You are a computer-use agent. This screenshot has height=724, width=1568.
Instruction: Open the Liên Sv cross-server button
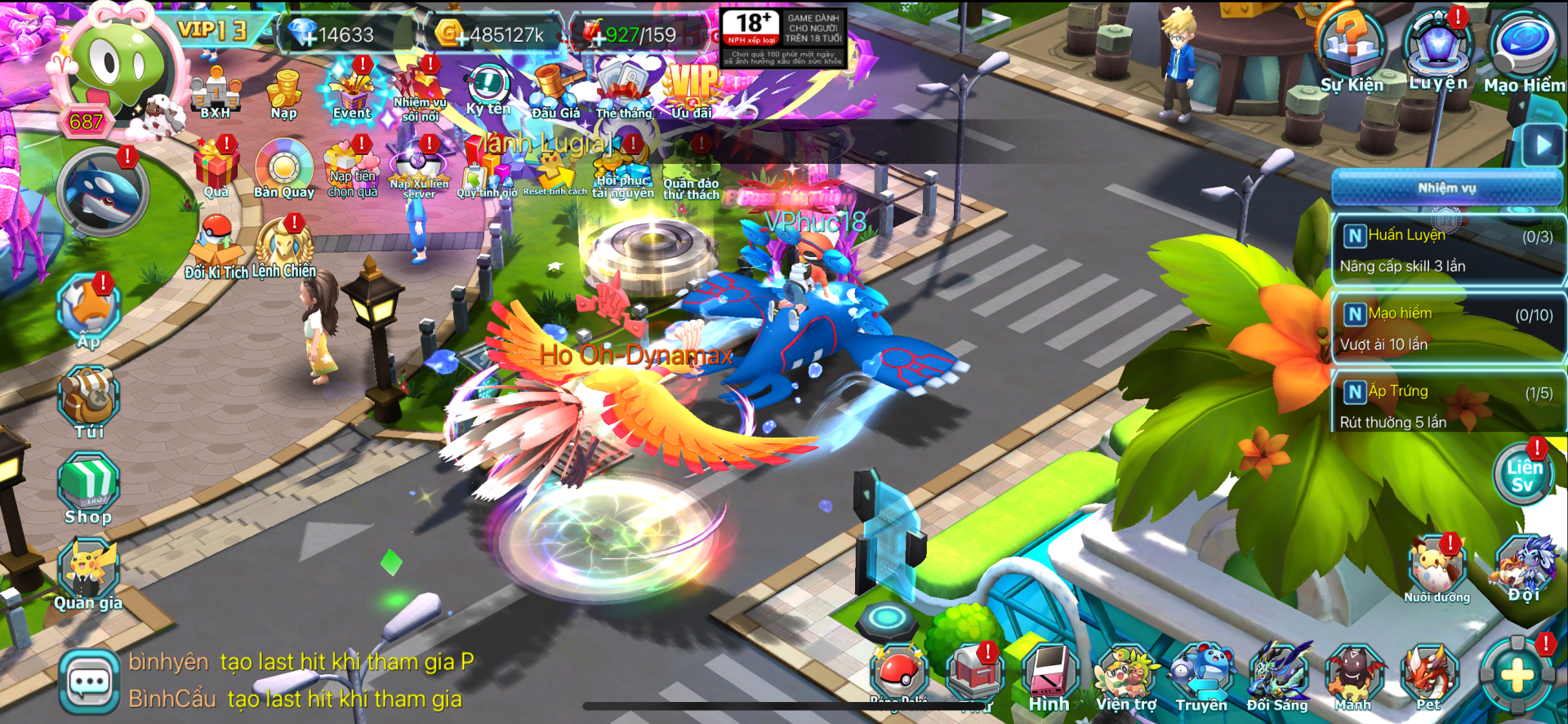point(1523,475)
